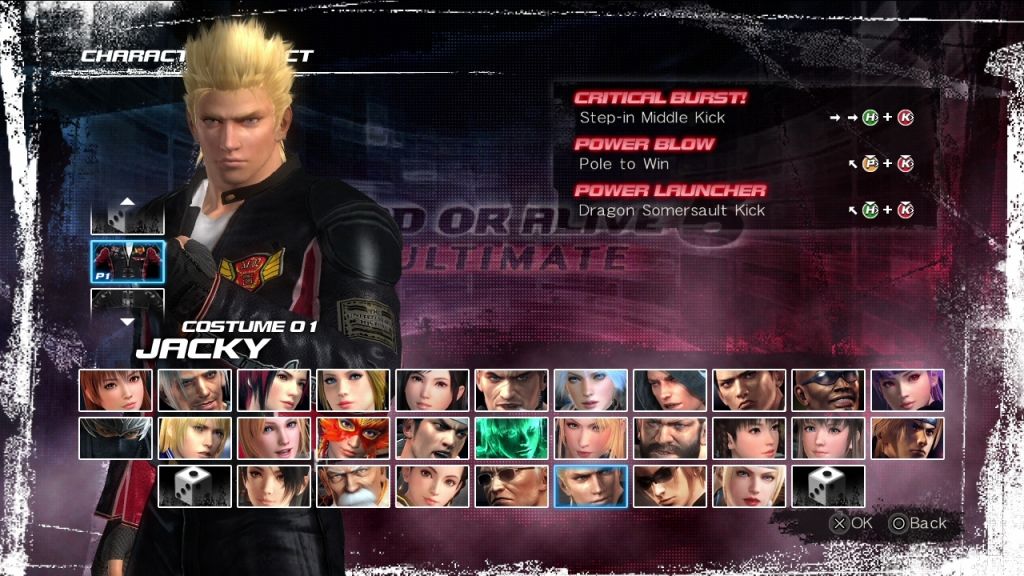Image resolution: width=1024 pixels, height=576 pixels.
Task: Select the grey-haired grinning man portrait
Action: (194, 390)
